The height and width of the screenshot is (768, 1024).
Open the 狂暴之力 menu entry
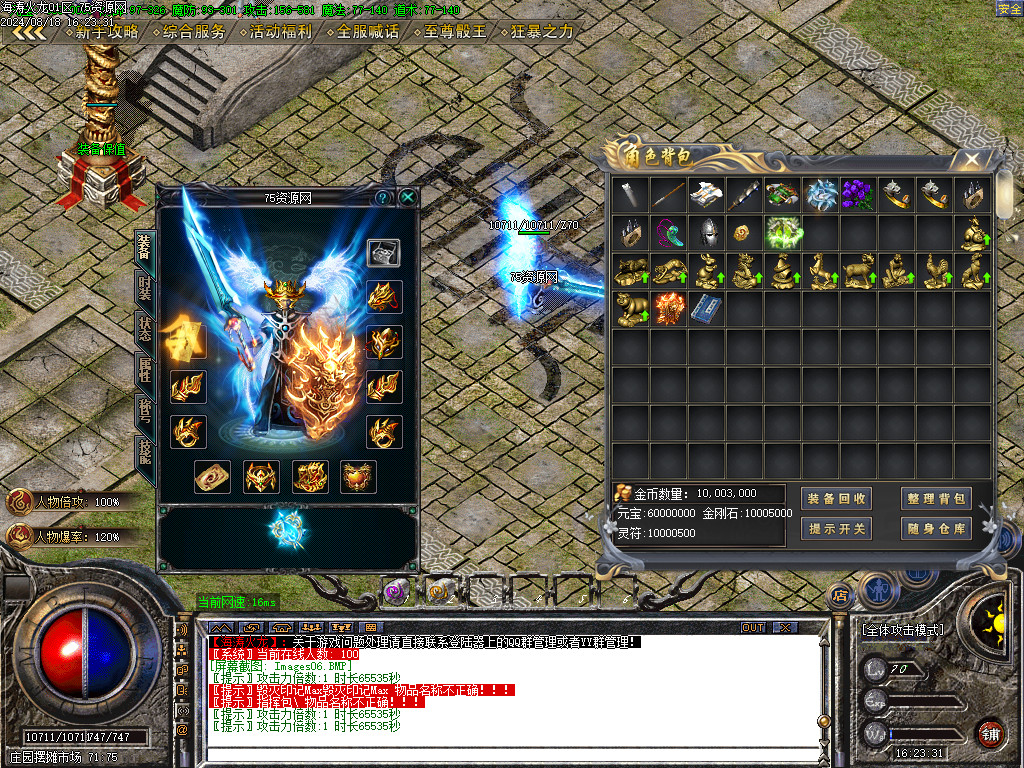(542, 31)
